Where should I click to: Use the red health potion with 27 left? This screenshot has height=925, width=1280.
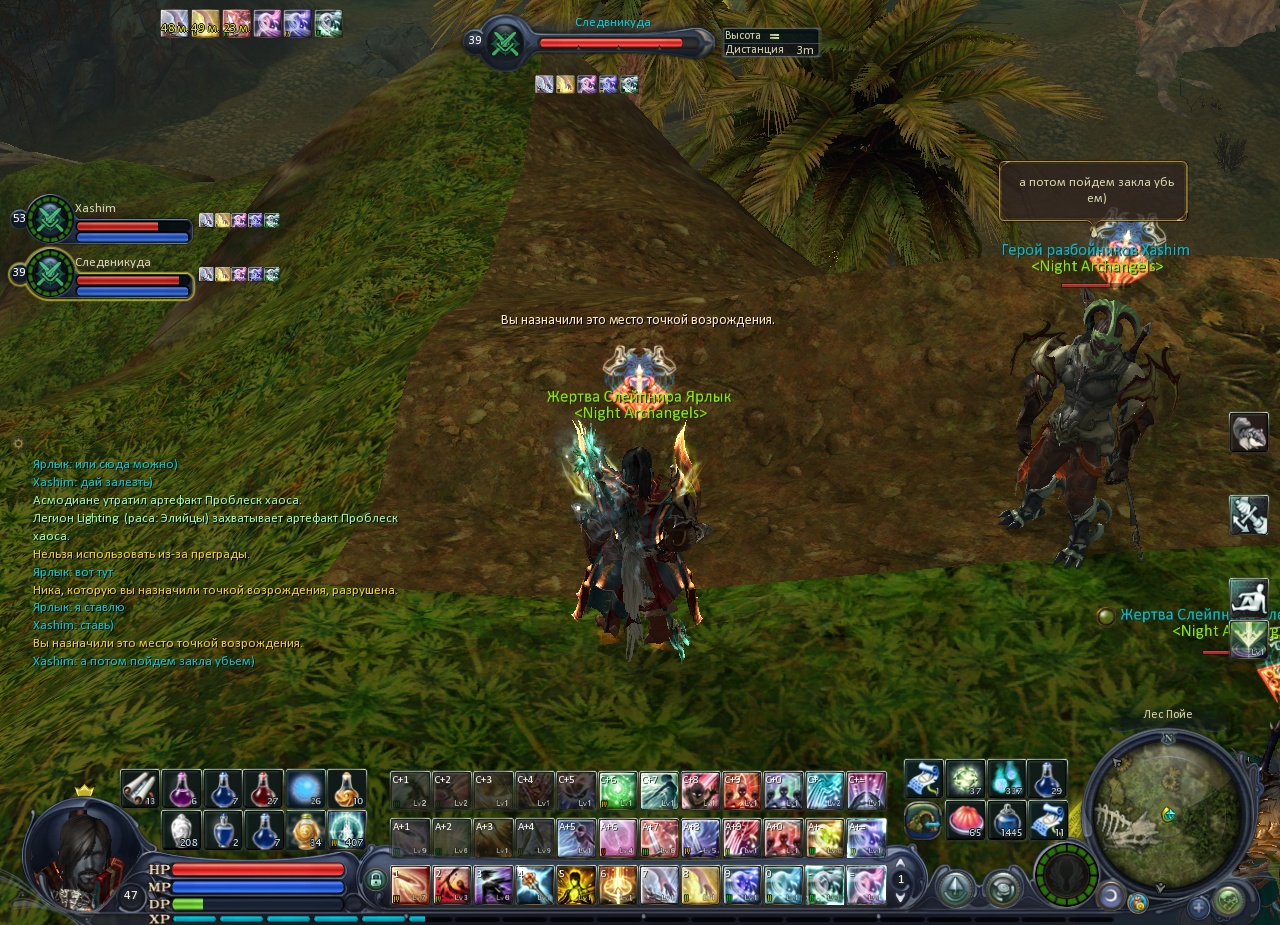pos(263,789)
